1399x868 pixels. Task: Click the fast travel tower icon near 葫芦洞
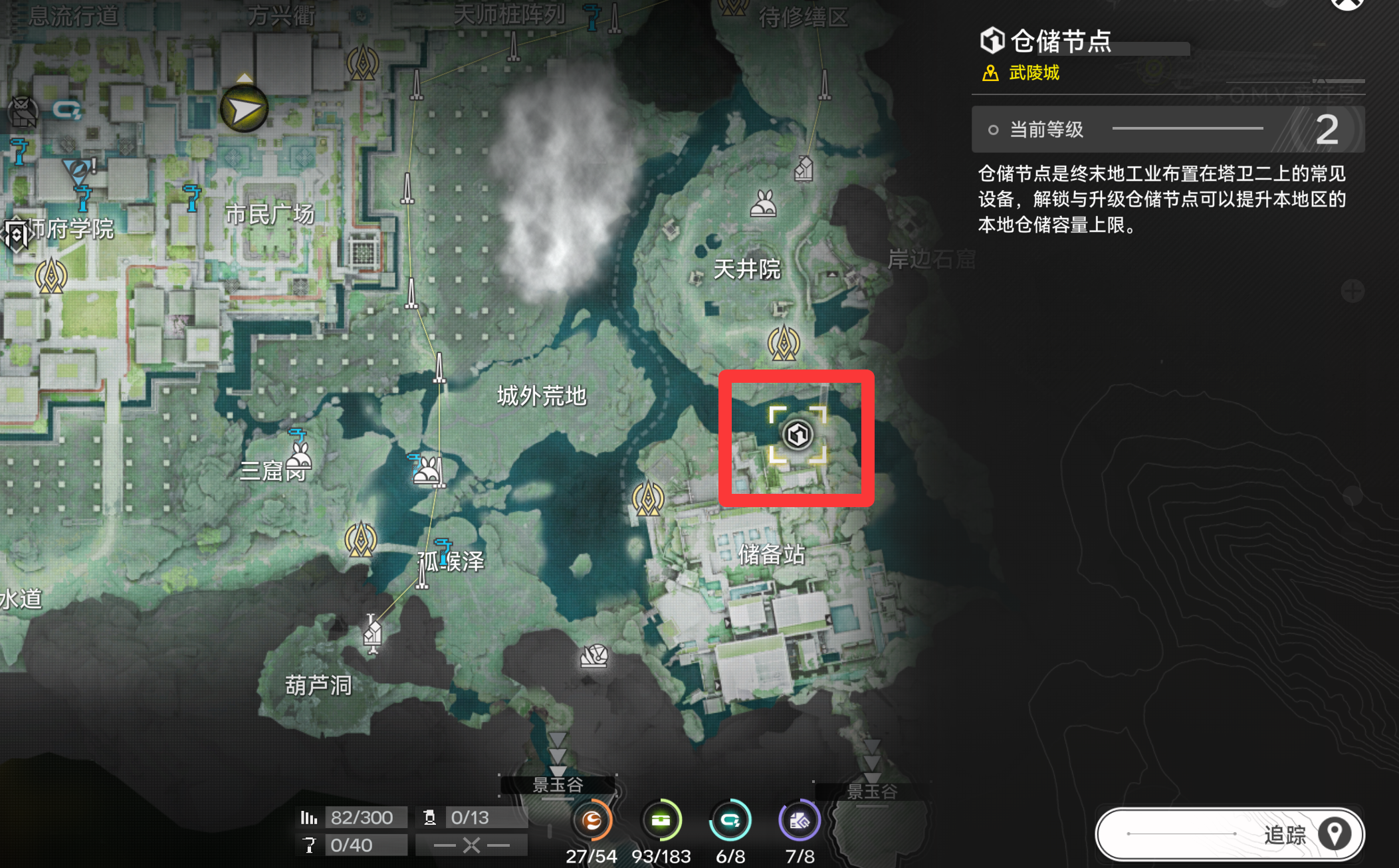[372, 635]
